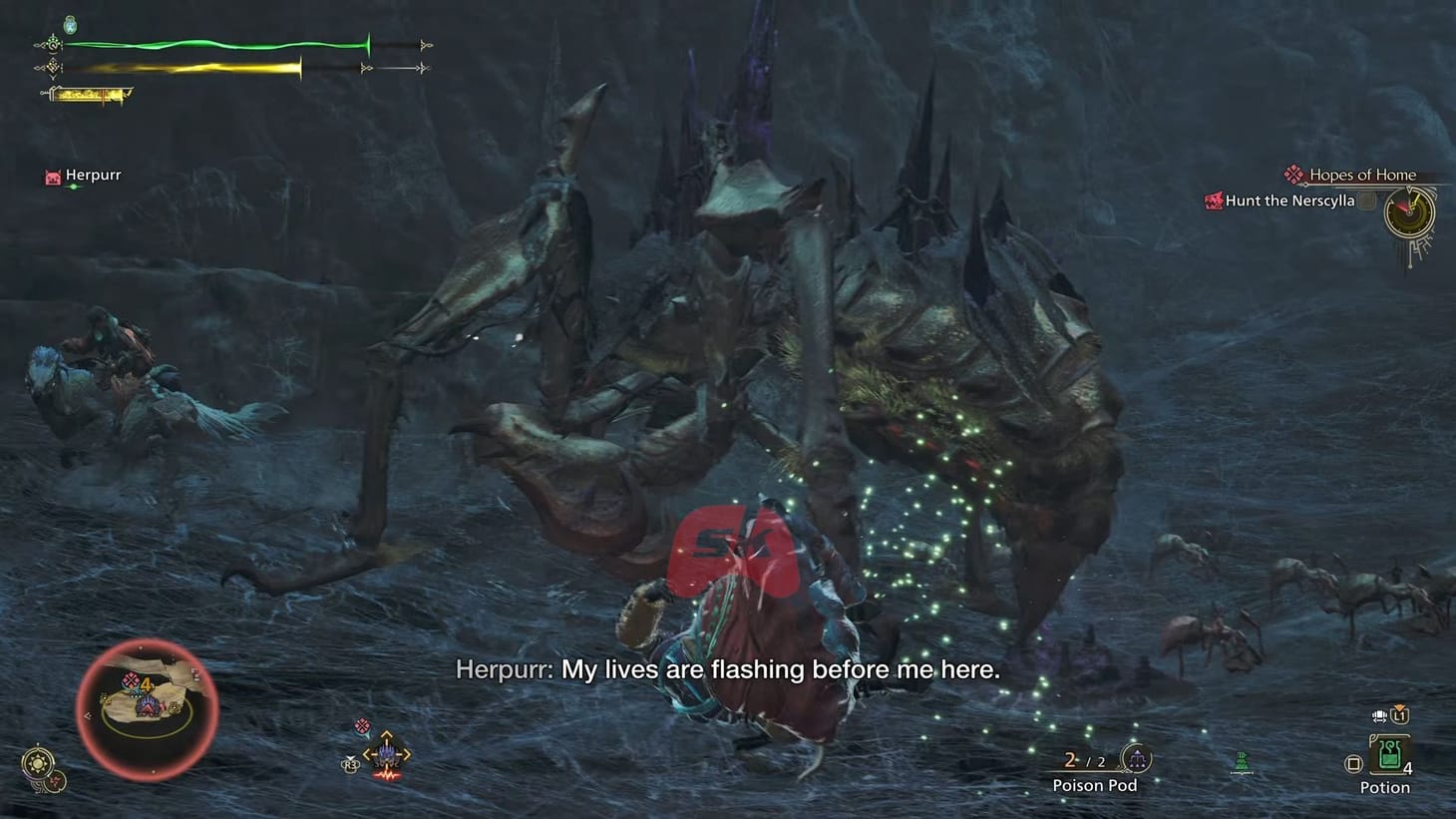This screenshot has height=819, width=1456.
Task: Toggle the L1 item bar prompt
Action: (x=1400, y=715)
